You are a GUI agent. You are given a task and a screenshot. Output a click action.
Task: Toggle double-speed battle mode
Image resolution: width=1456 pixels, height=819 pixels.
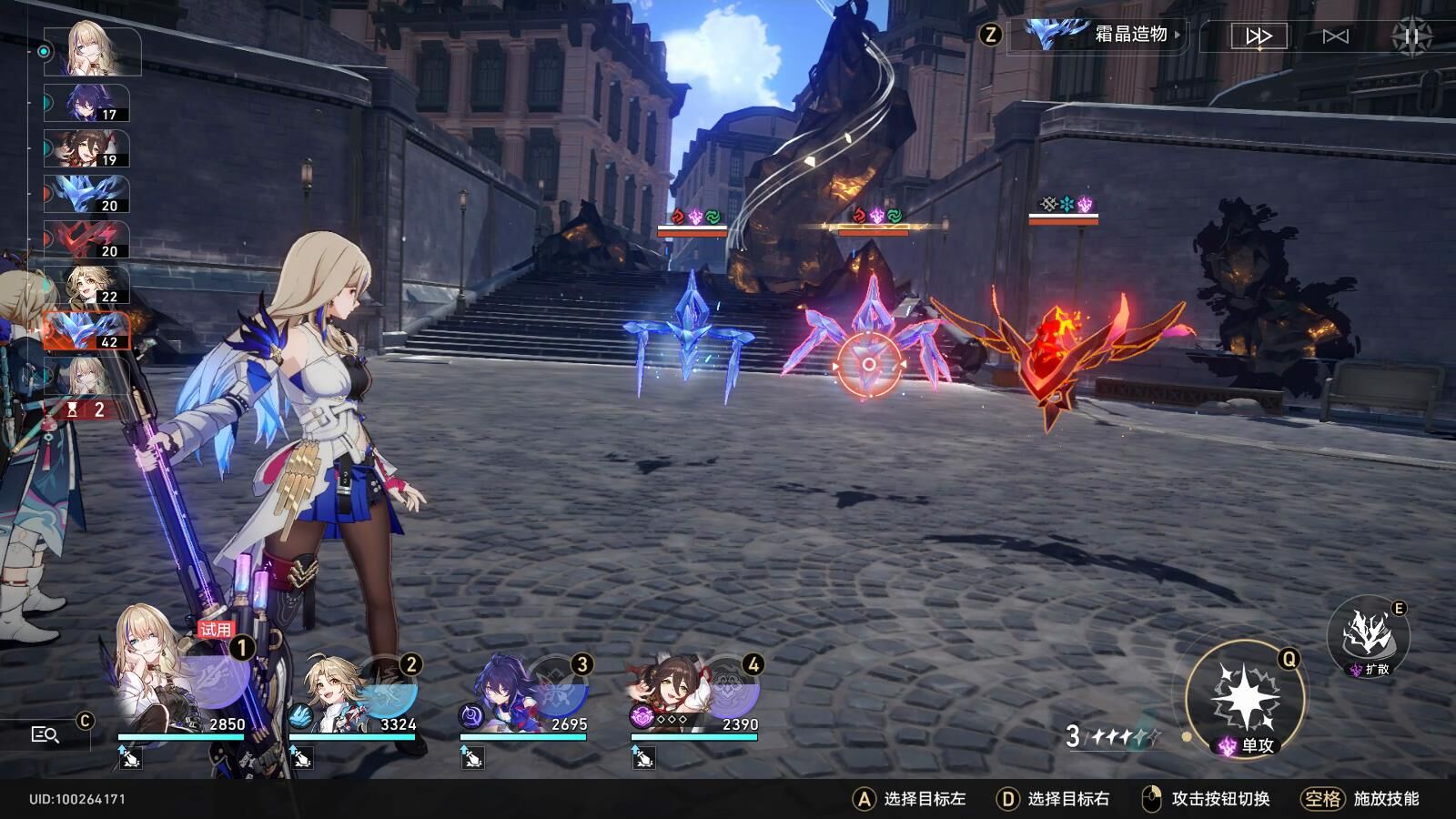click(x=1259, y=36)
